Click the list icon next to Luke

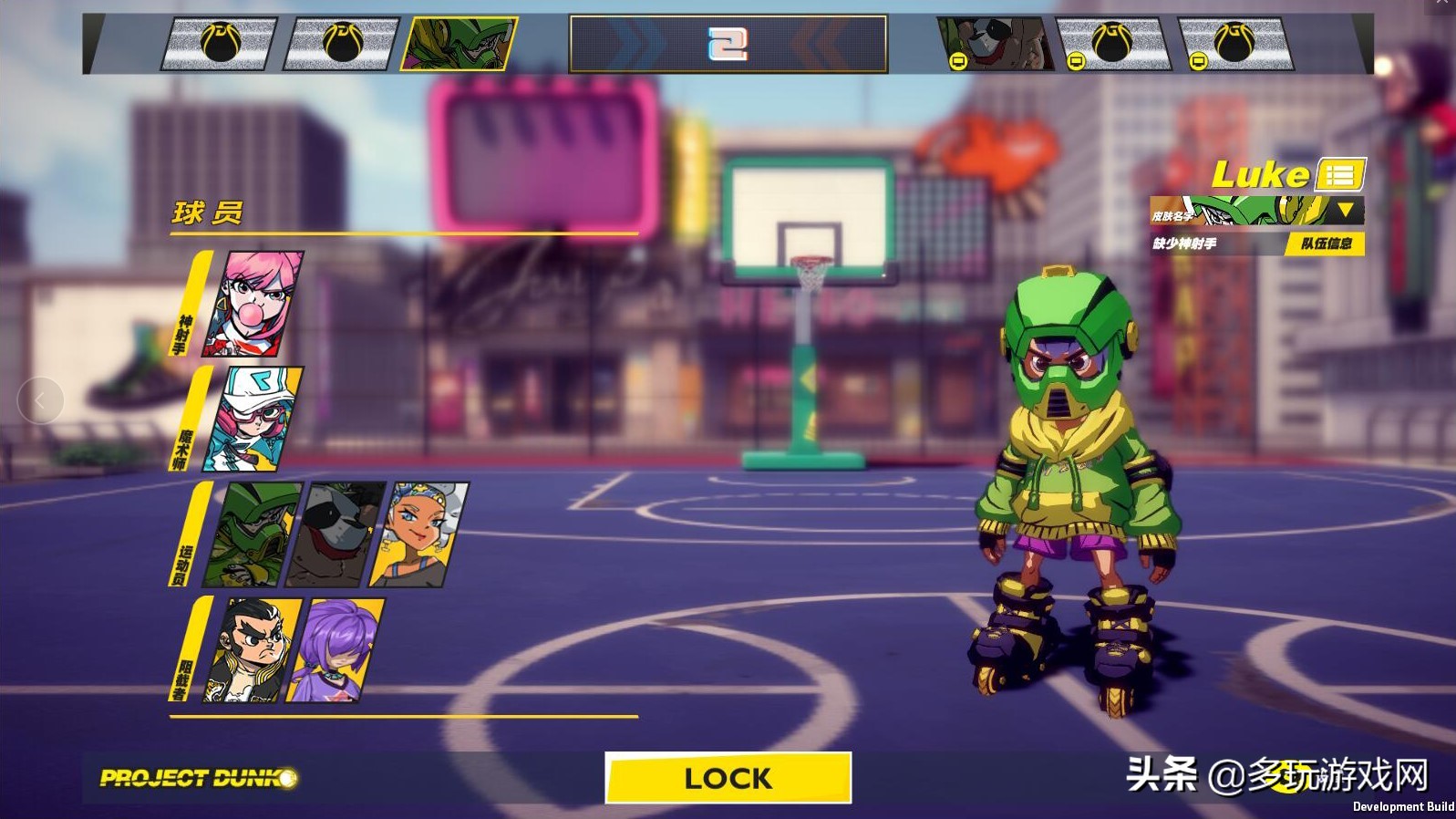(1338, 174)
